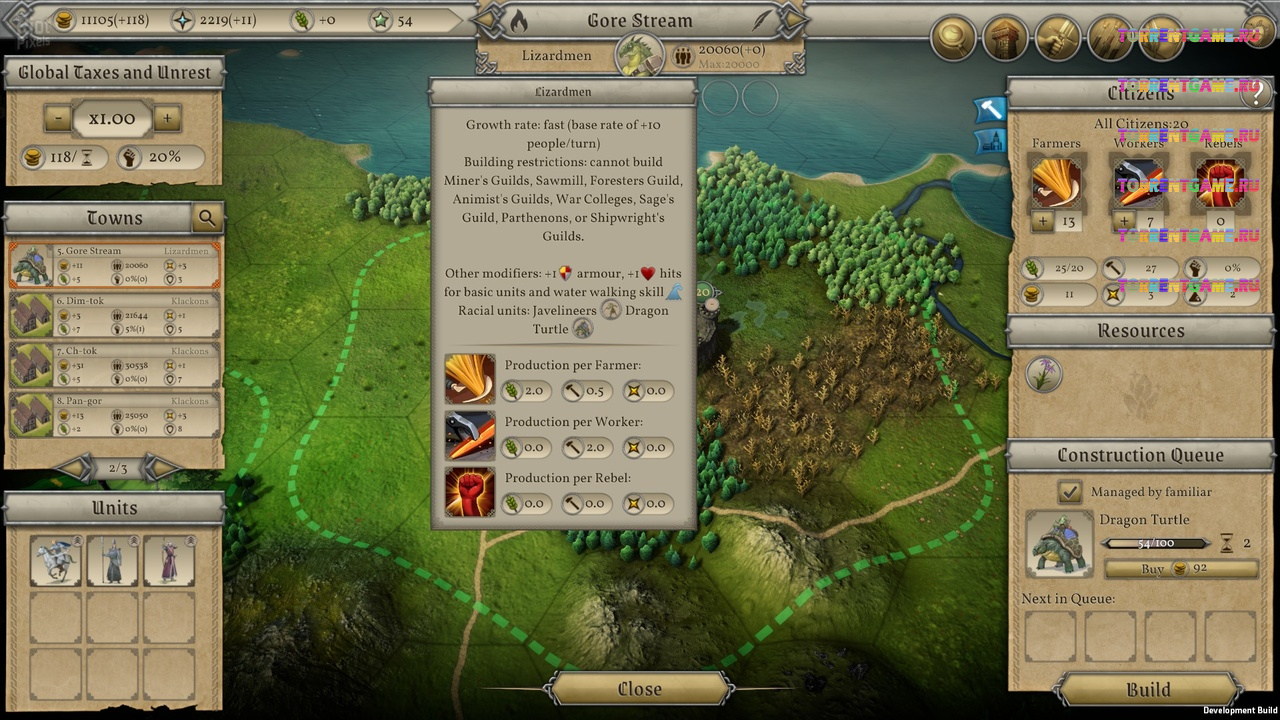Select Gore Stream in the towns list
This screenshot has height=720, width=1280.
pos(115,265)
